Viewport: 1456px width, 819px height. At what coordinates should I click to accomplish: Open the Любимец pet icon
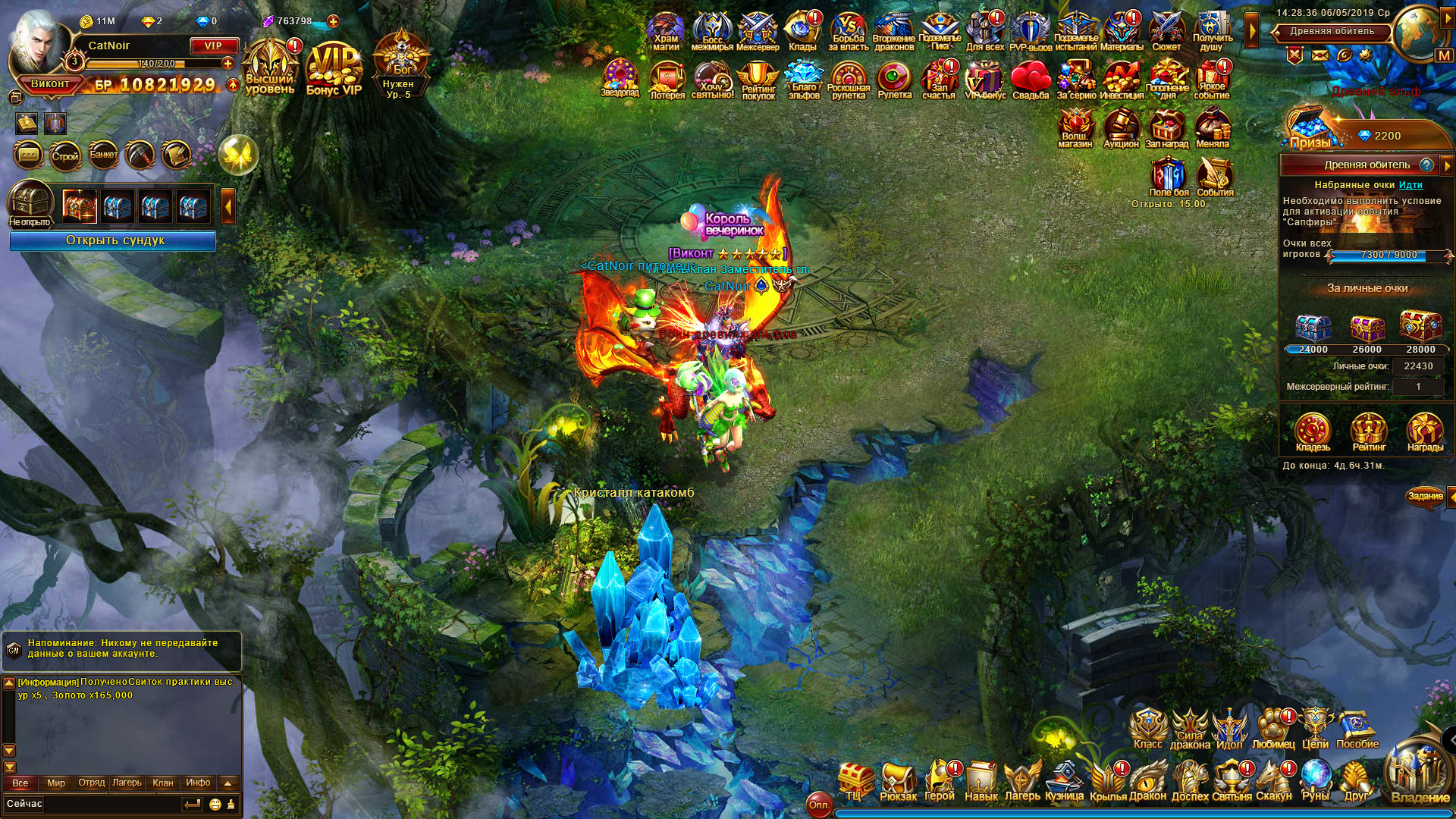(1273, 730)
